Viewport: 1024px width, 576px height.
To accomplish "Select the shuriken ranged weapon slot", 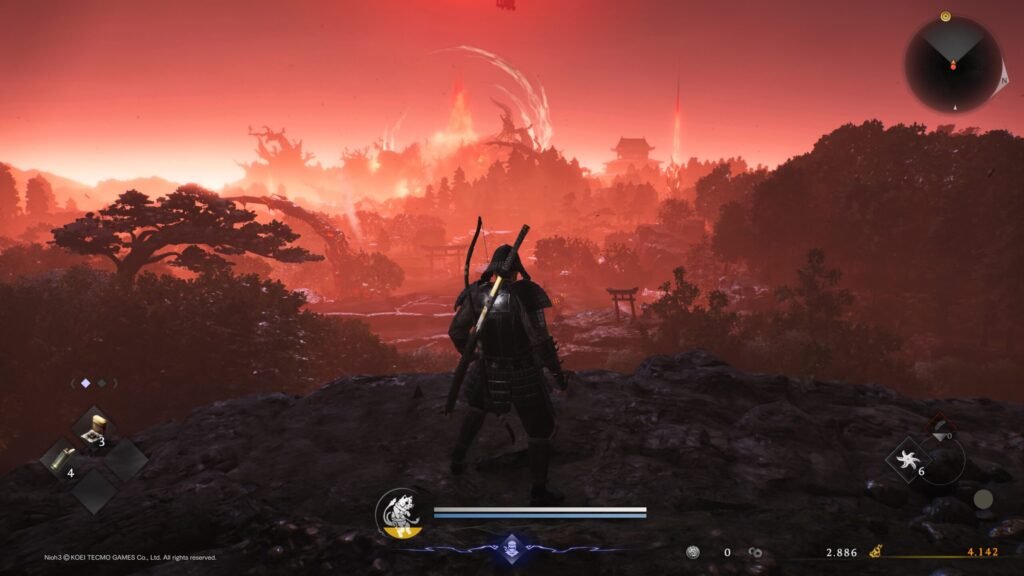I will click(x=908, y=461).
